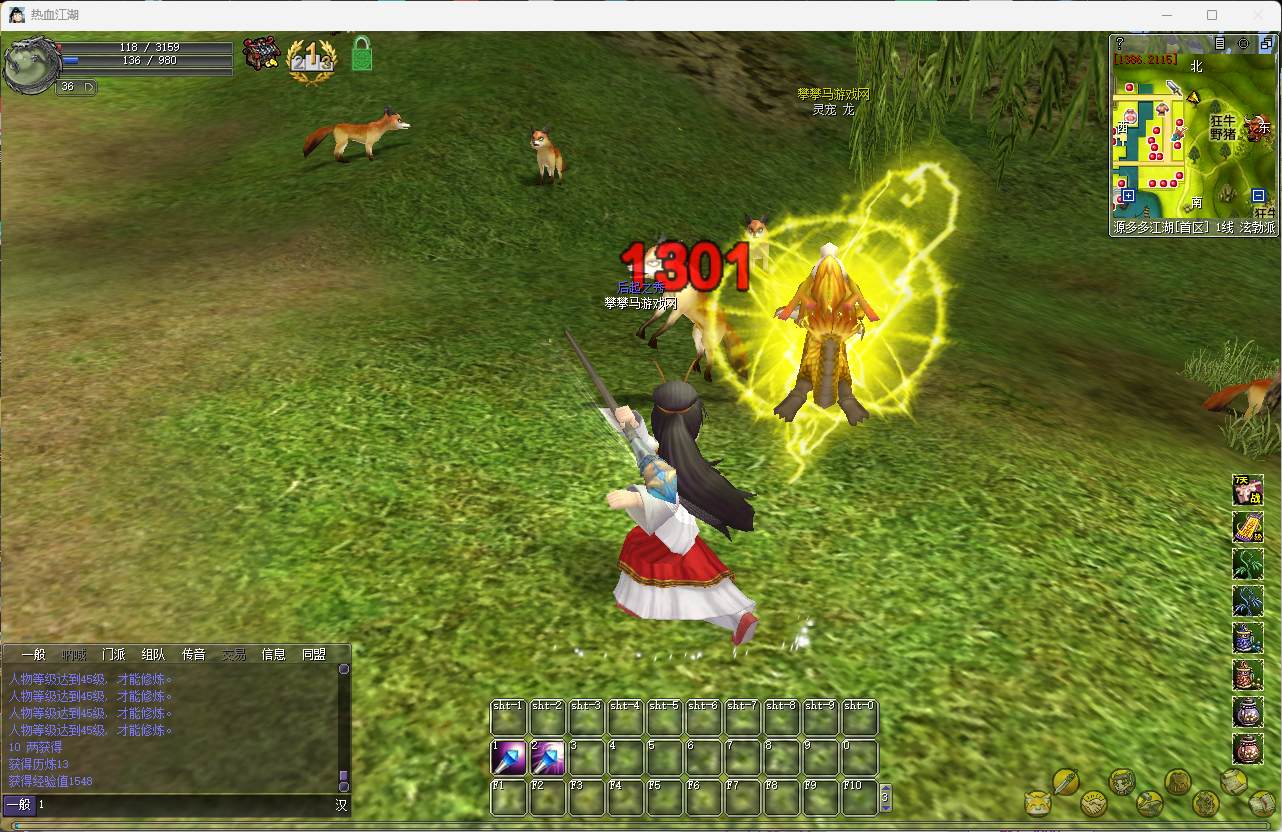This screenshot has height=832, width=1282.
Task: Click the handshake menu button
Action: point(1094,803)
